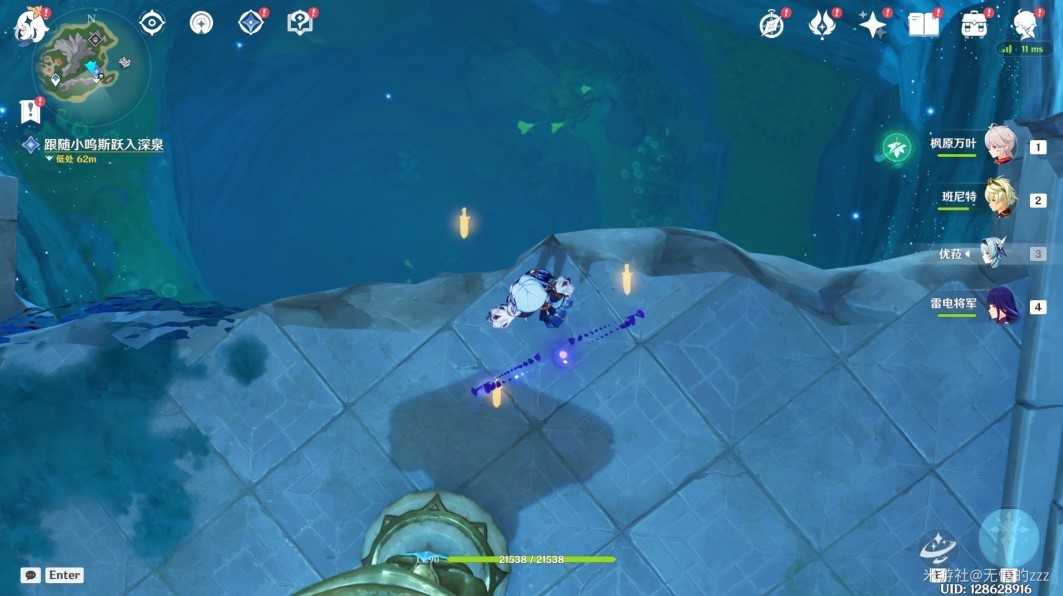Open the quest banner icon with exclamation mark

(29, 111)
